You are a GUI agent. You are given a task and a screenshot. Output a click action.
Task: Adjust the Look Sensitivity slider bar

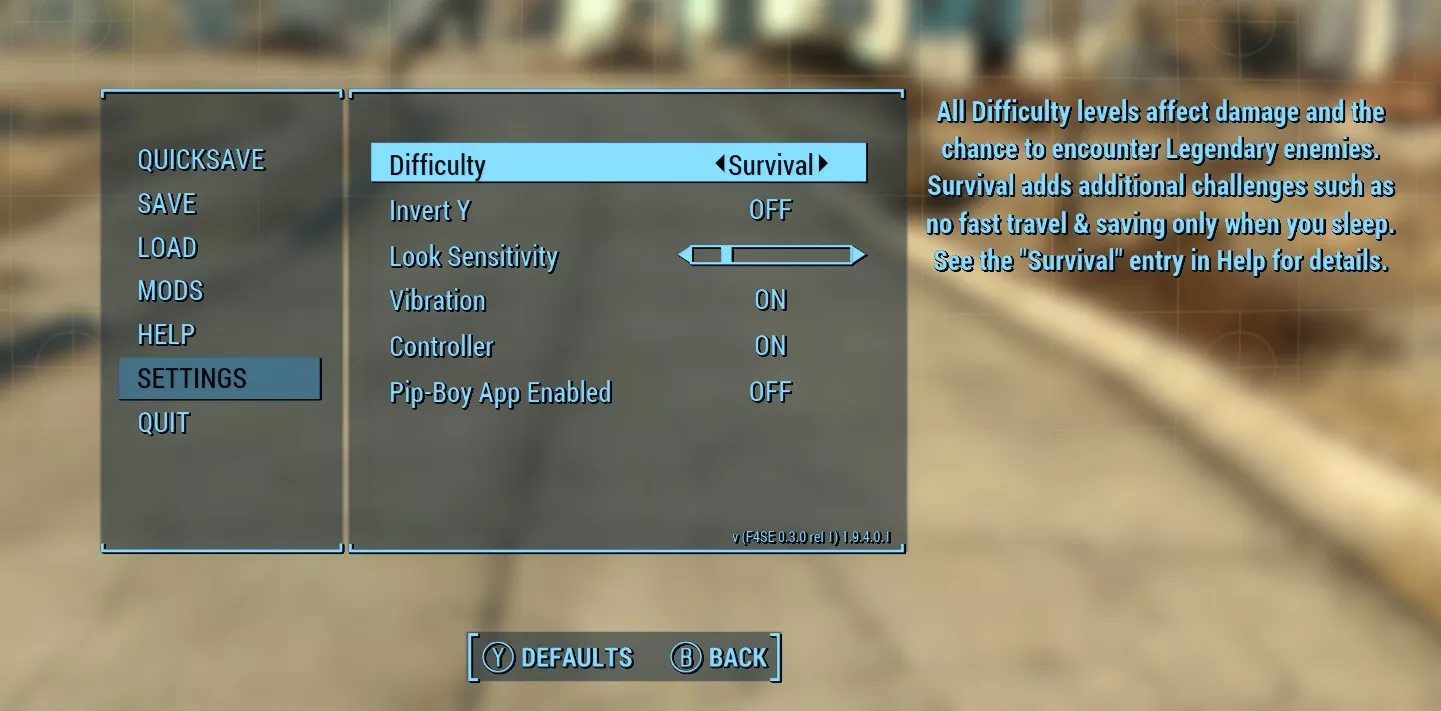(x=771, y=256)
